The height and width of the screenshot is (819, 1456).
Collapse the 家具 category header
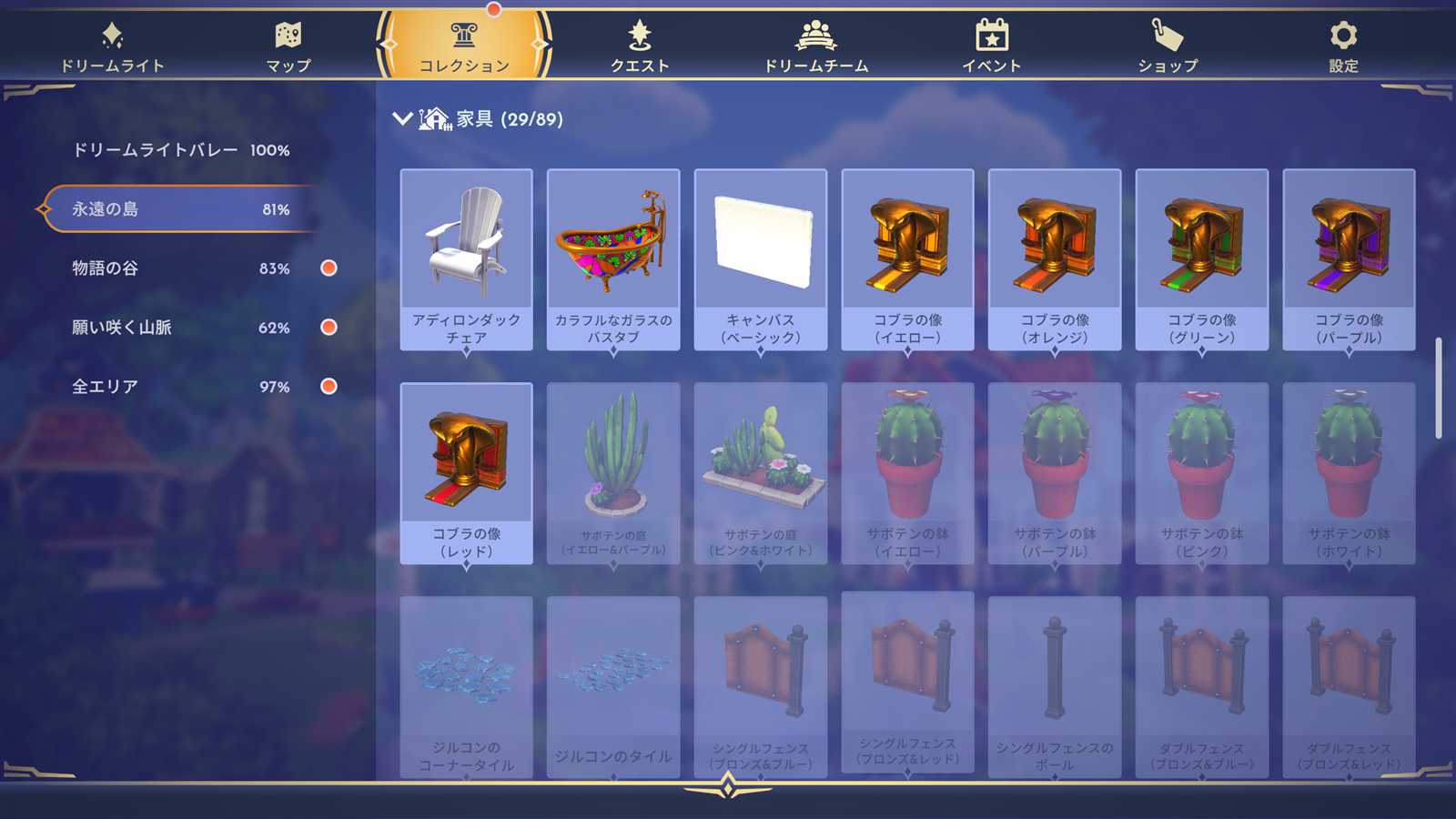click(402, 119)
